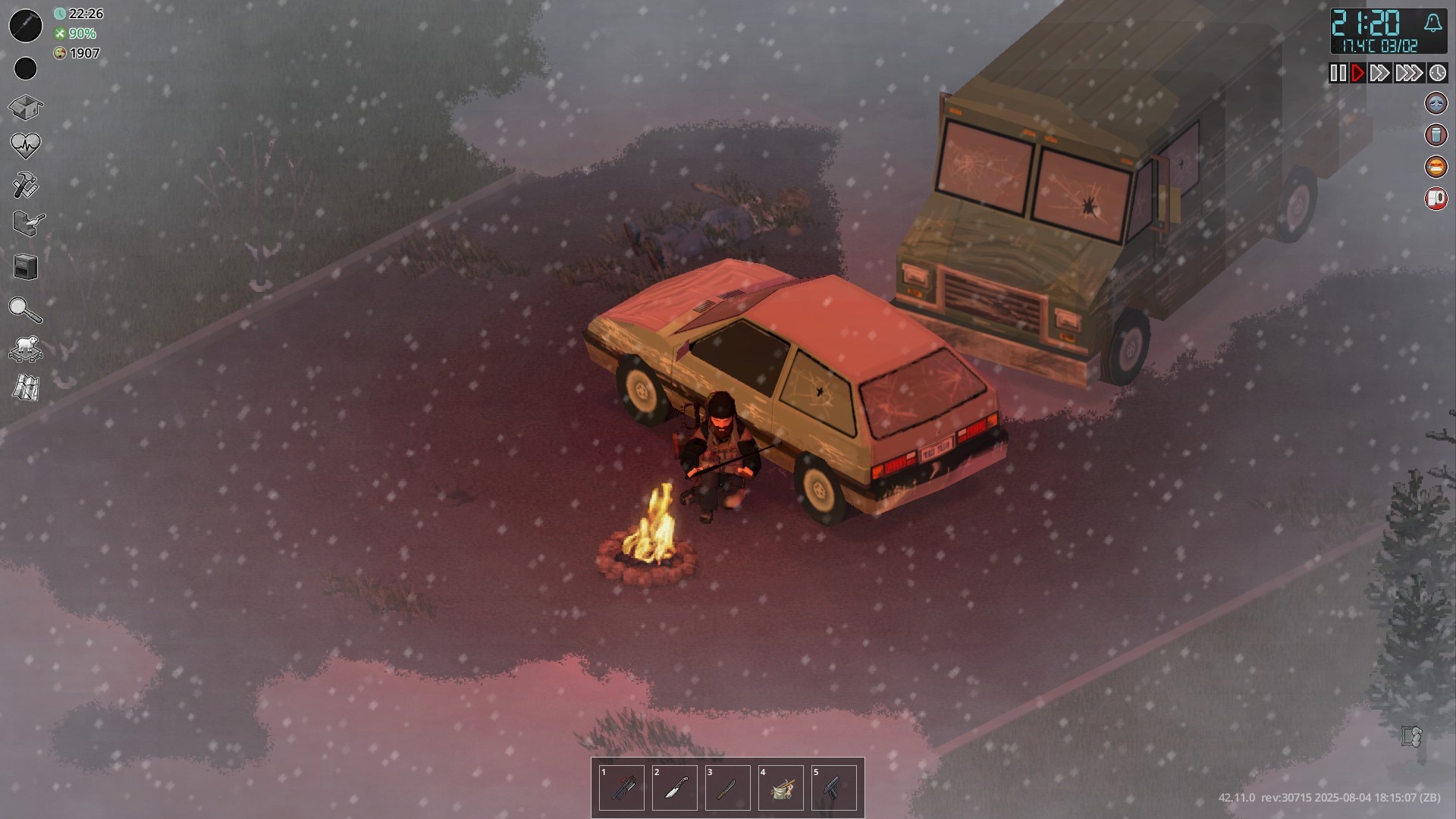1456x819 pixels.
Task: Open the crafting hammer menu
Action: (25, 185)
